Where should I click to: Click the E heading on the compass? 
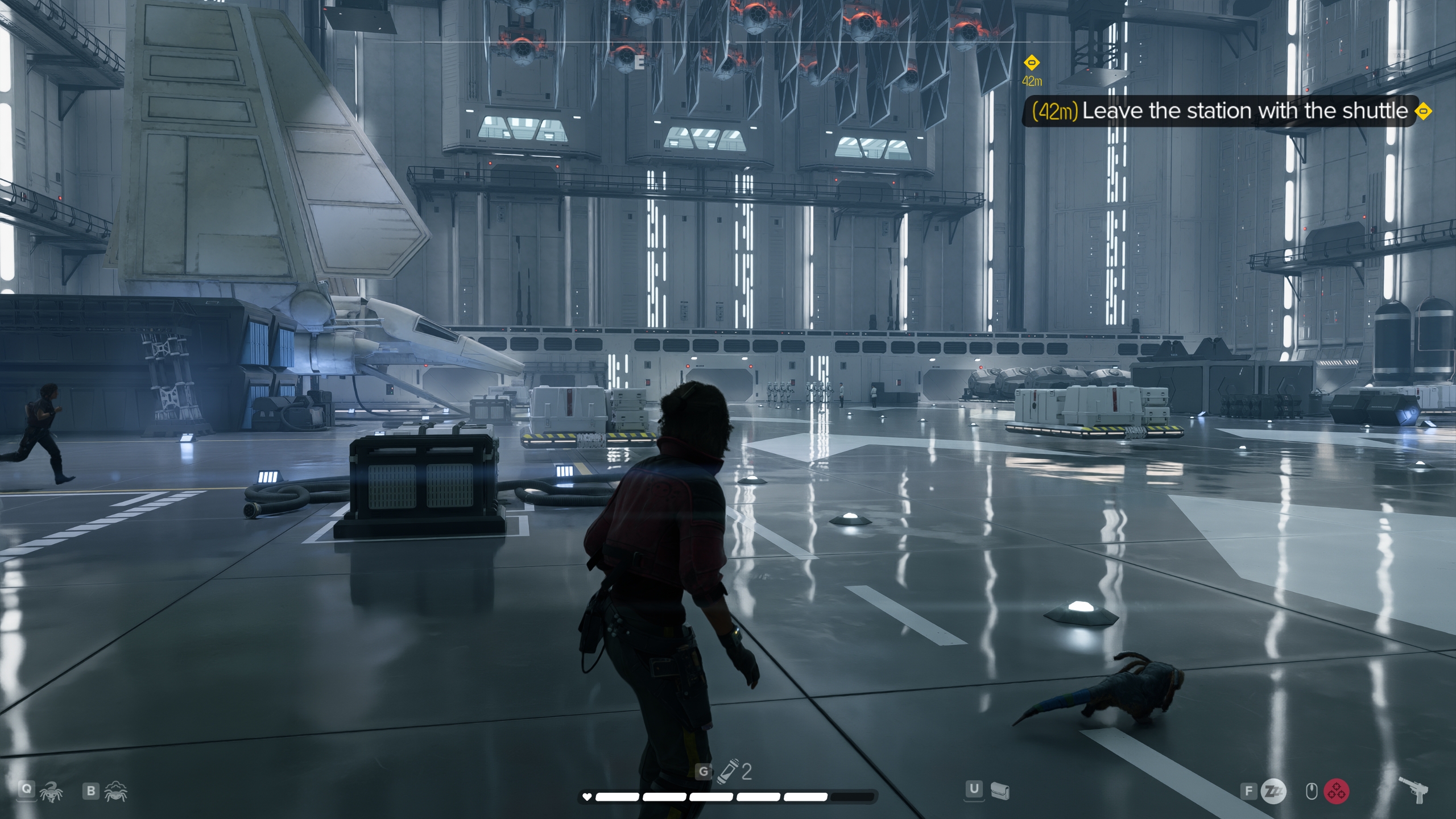tap(639, 63)
